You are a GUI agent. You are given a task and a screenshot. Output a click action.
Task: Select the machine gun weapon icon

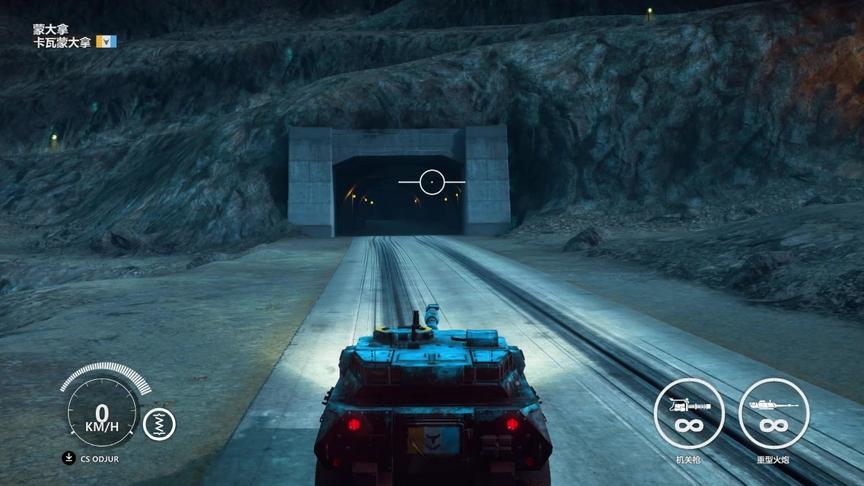click(x=688, y=413)
